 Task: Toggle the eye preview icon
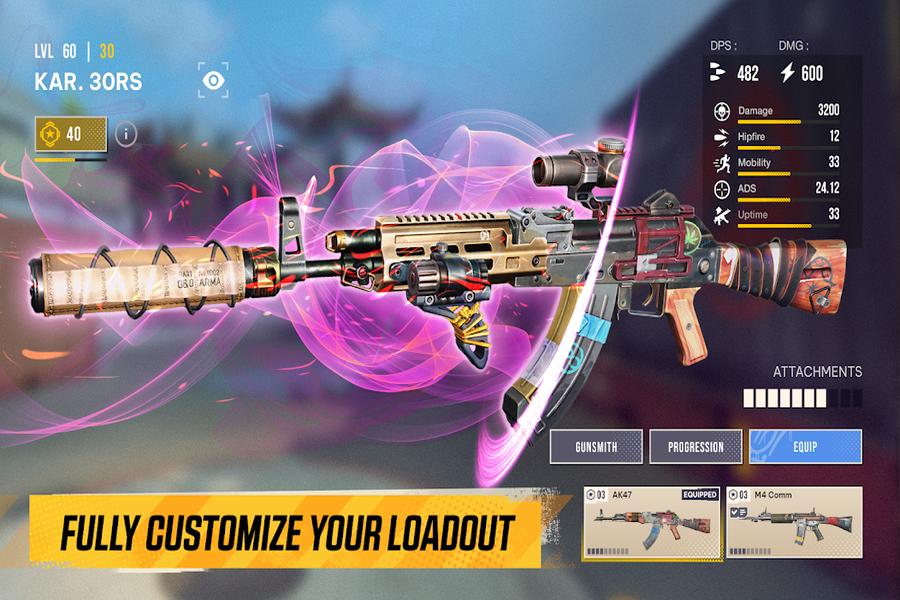coord(213,80)
